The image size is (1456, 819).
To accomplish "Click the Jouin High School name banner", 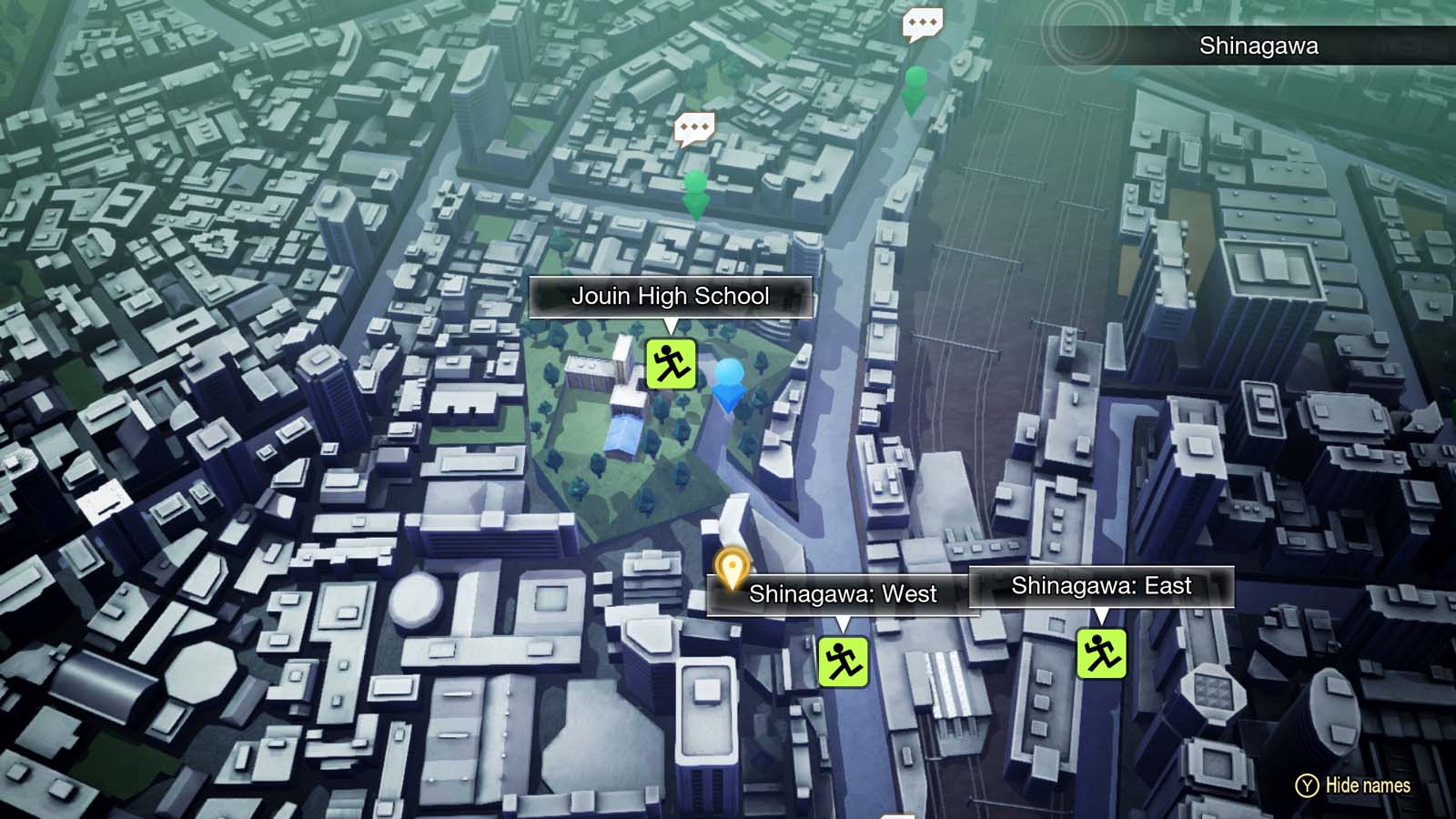I will point(671,296).
